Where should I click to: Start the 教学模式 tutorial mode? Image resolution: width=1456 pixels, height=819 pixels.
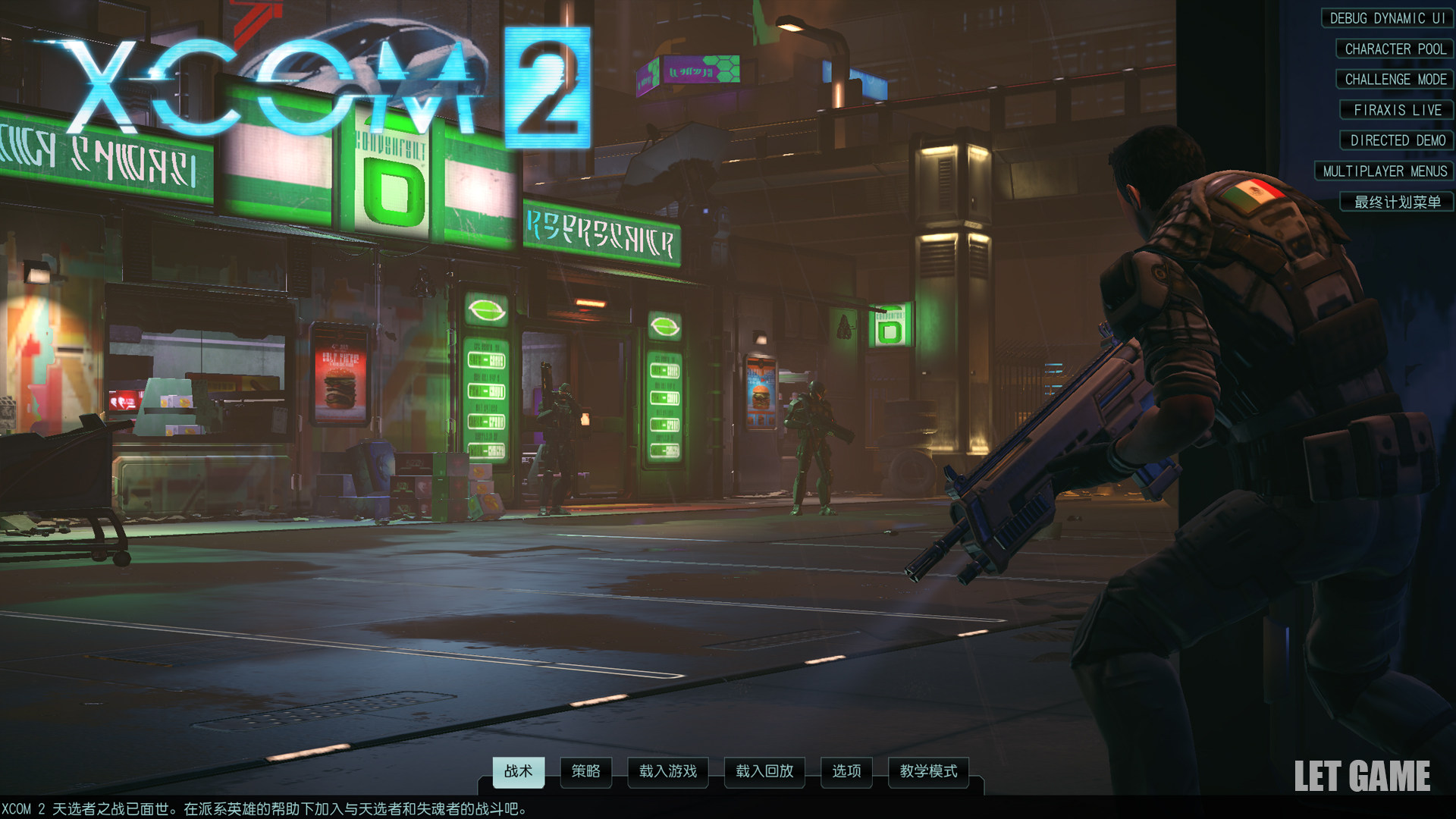point(928,772)
